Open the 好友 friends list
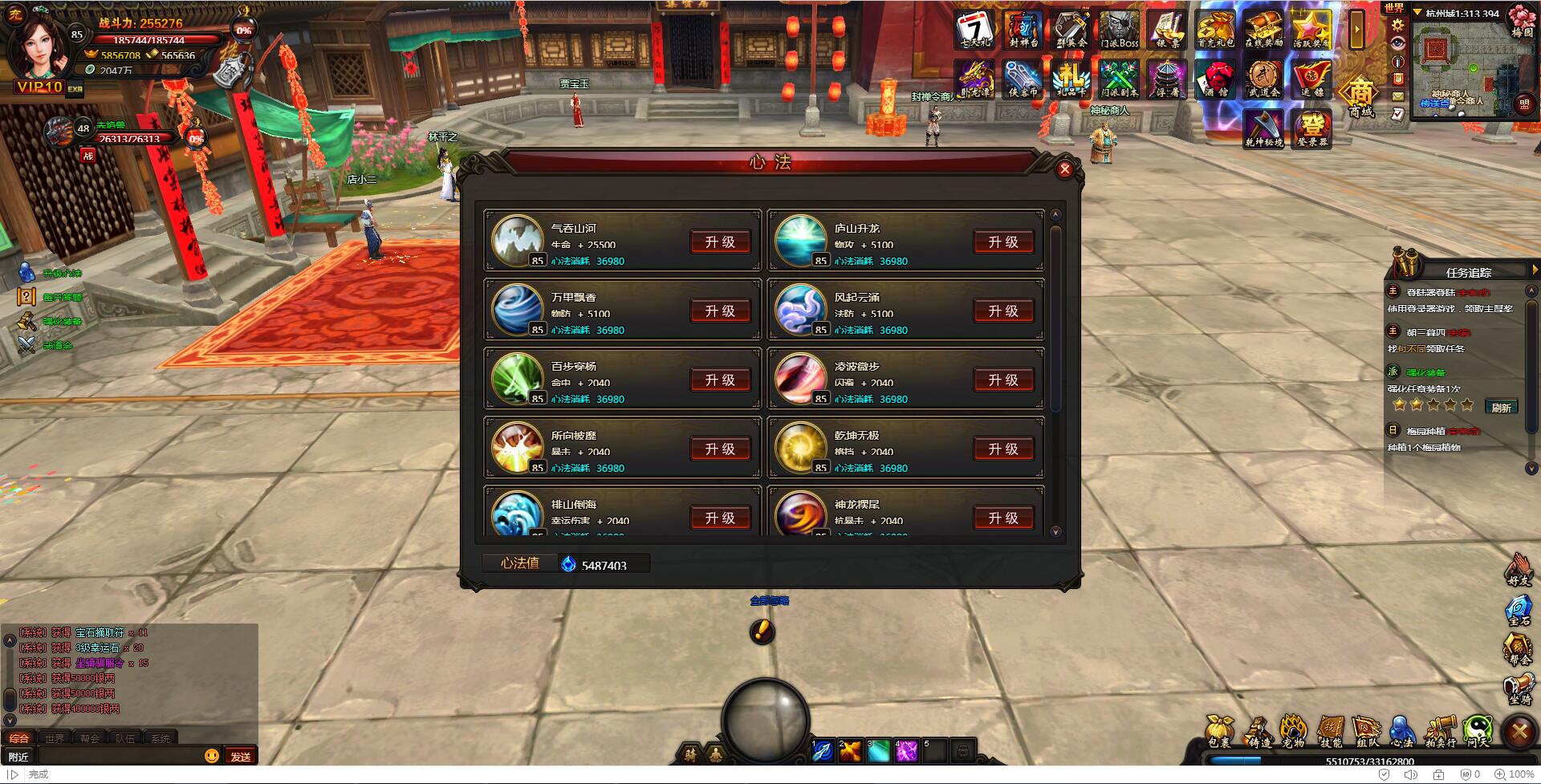The height and width of the screenshot is (784, 1541). 1519,569
